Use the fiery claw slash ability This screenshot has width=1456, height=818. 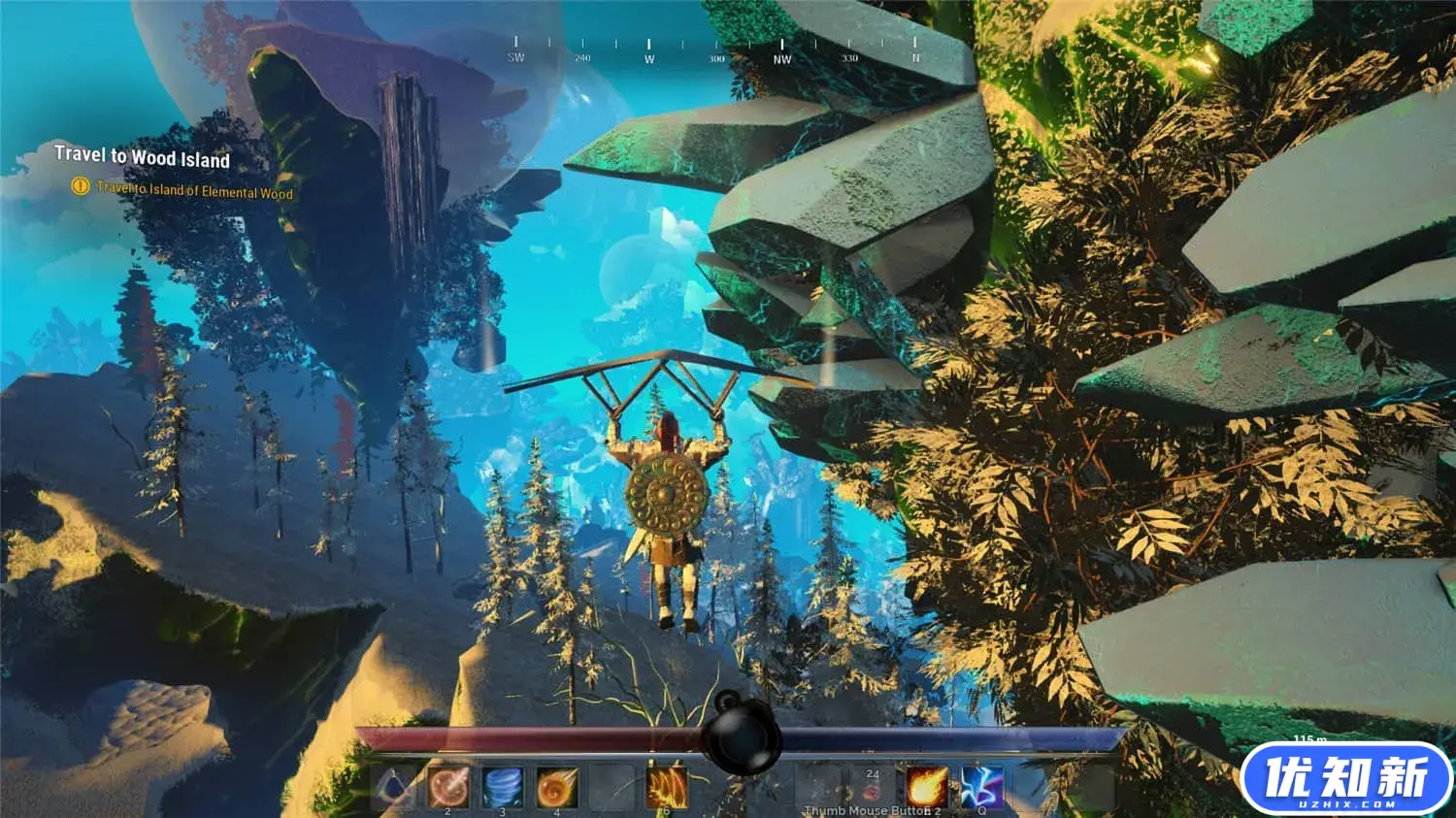click(x=667, y=787)
